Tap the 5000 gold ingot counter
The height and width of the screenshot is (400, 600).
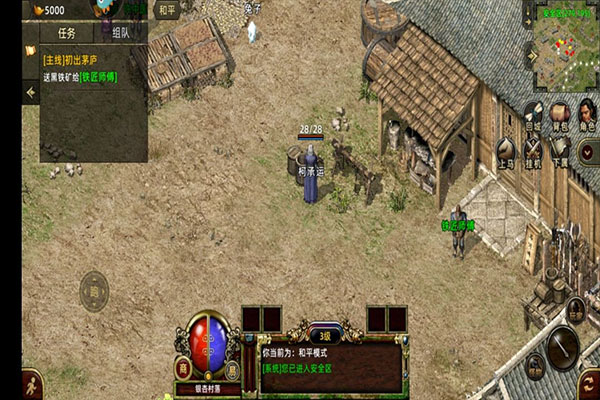click(x=47, y=10)
